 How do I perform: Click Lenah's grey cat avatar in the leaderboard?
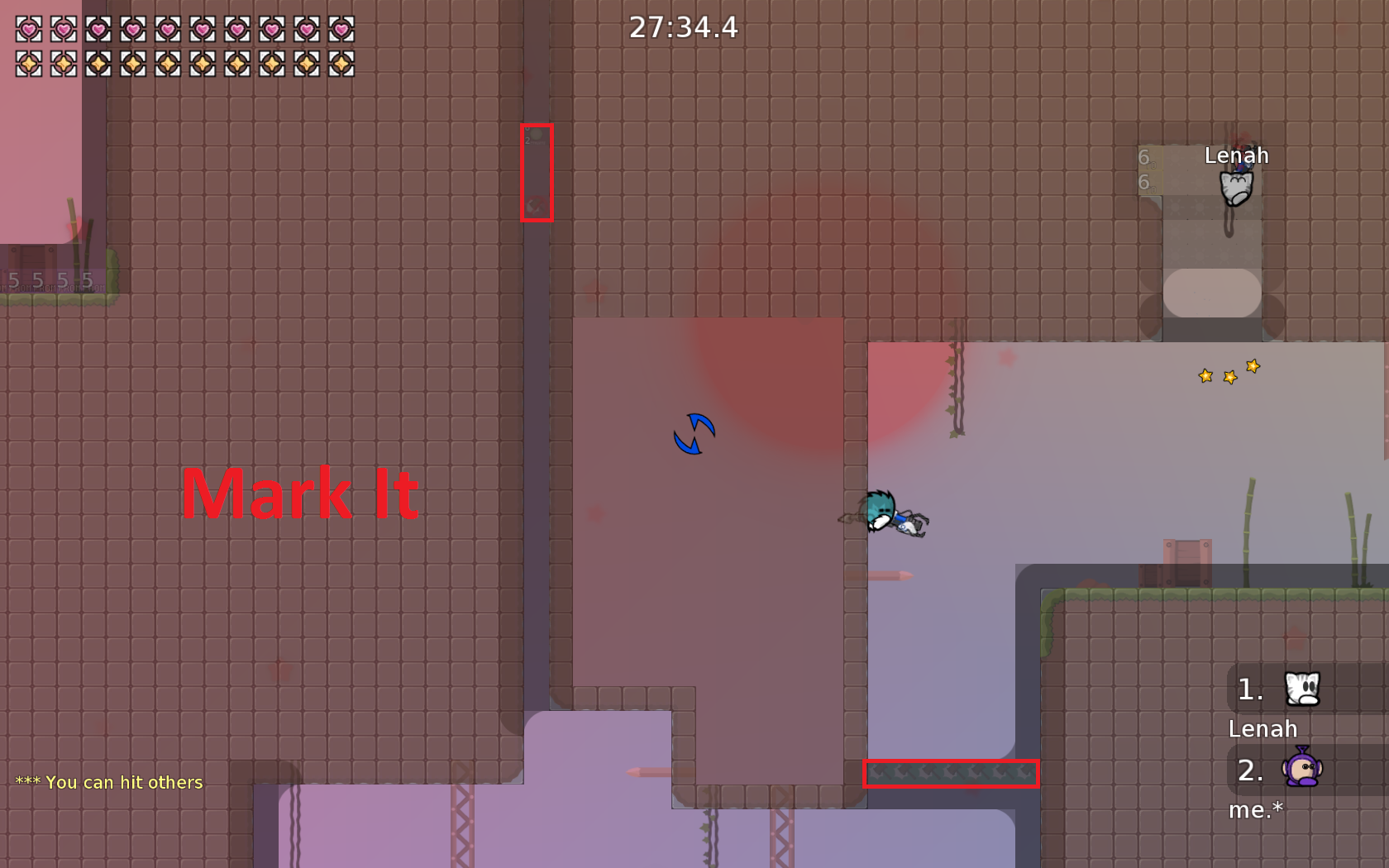point(1302,689)
